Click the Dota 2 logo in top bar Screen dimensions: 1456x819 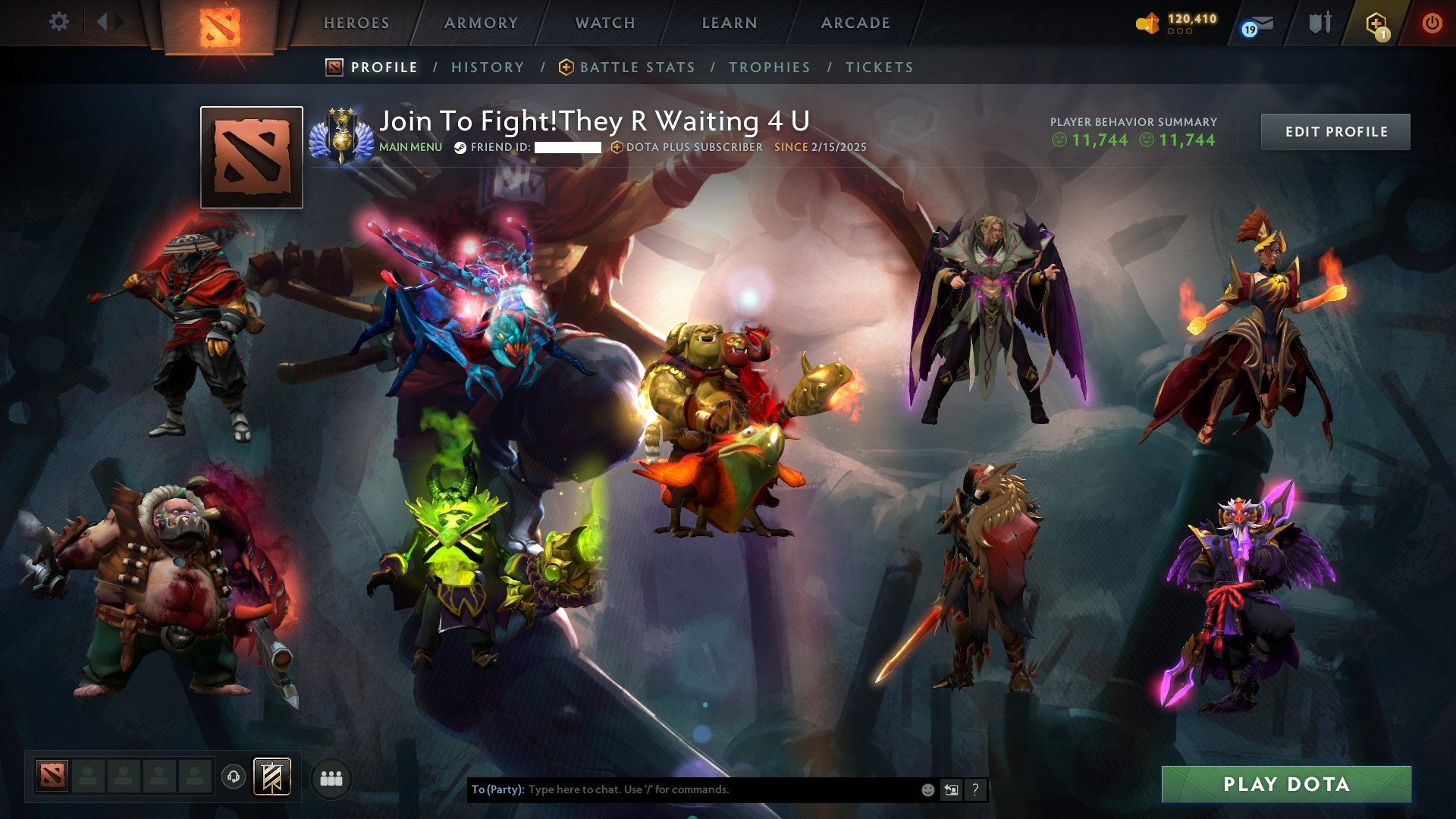219,24
